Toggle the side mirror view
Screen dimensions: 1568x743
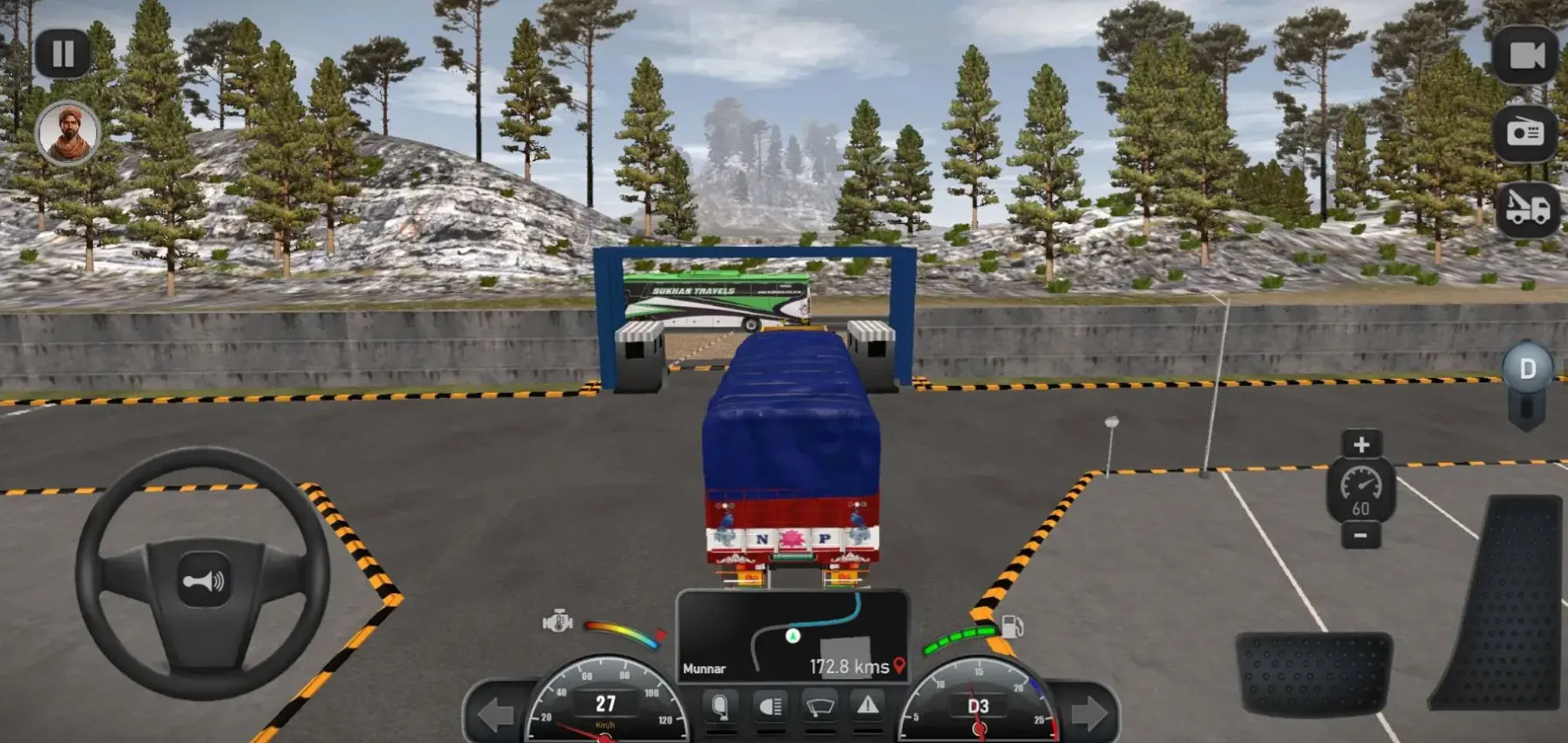coord(720,707)
